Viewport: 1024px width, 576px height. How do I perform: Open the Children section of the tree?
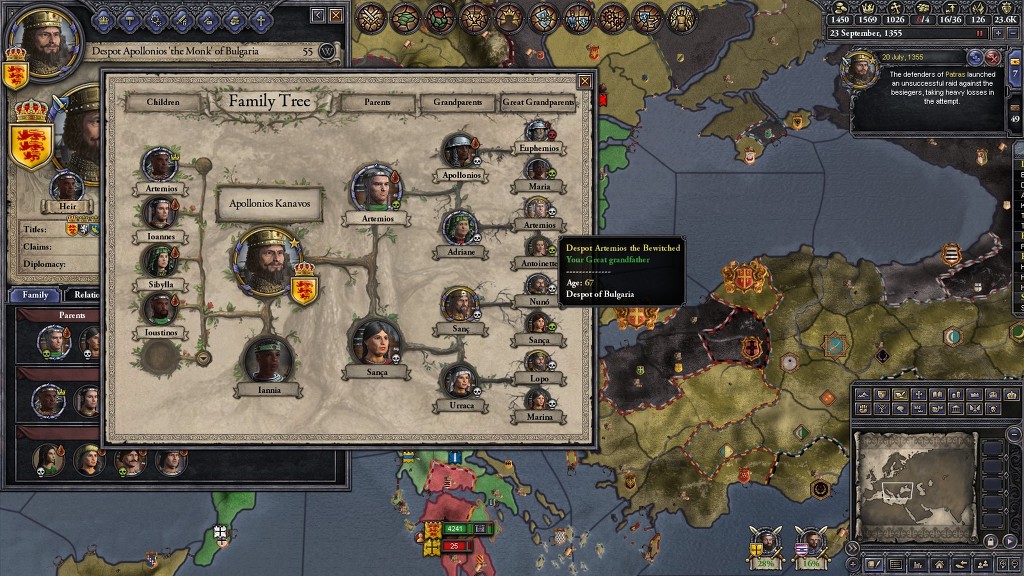pyautogui.click(x=163, y=102)
